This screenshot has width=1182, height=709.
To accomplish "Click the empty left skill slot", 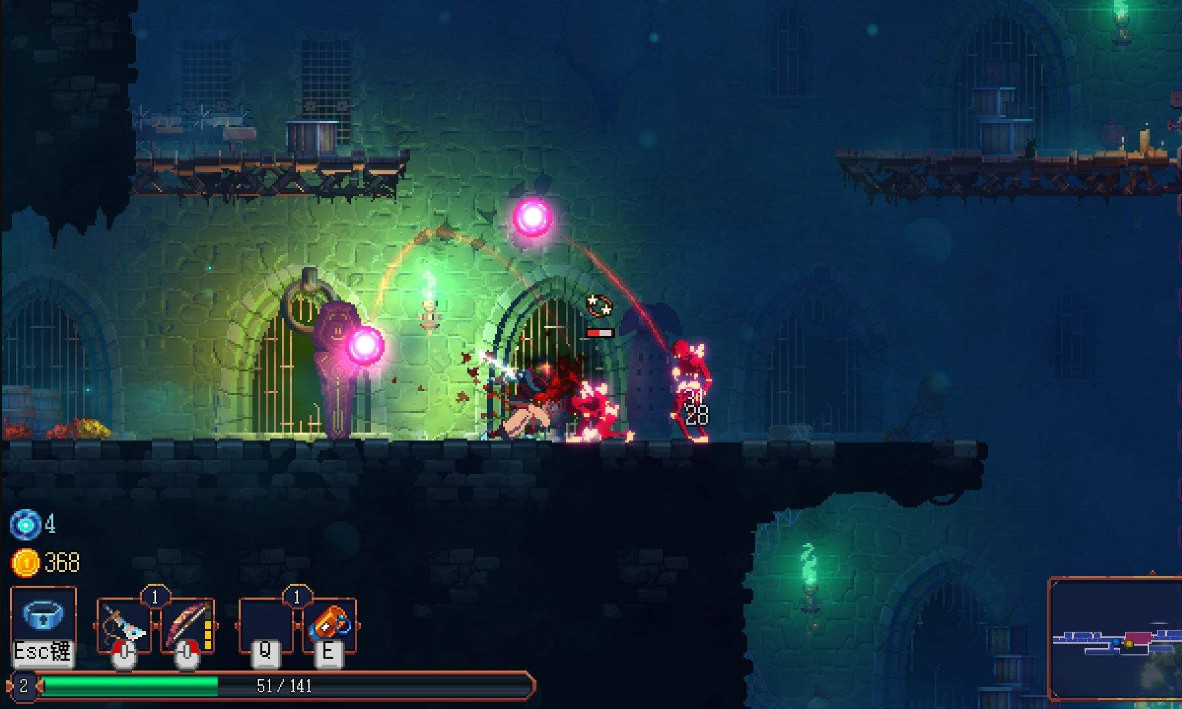I will point(265,625).
